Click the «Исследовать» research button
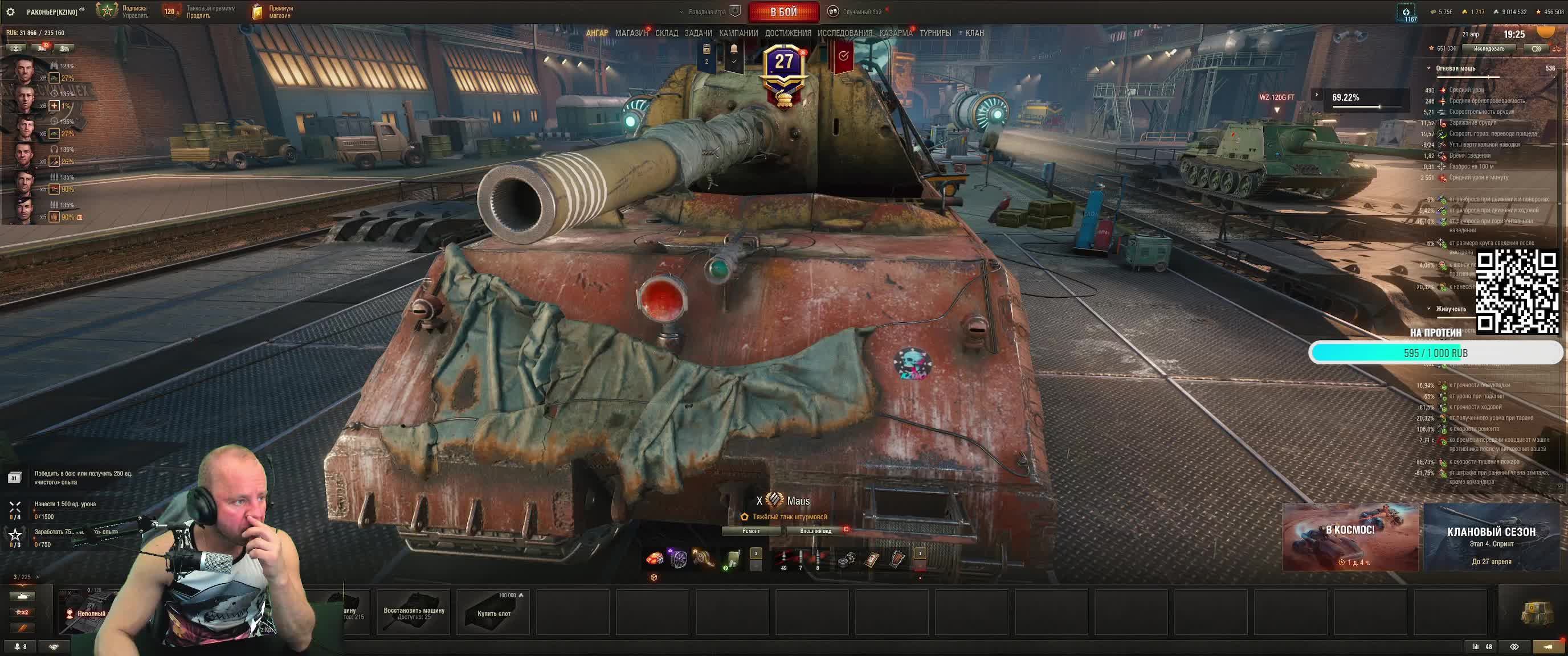The width and height of the screenshot is (1568, 656). pos(1489,48)
